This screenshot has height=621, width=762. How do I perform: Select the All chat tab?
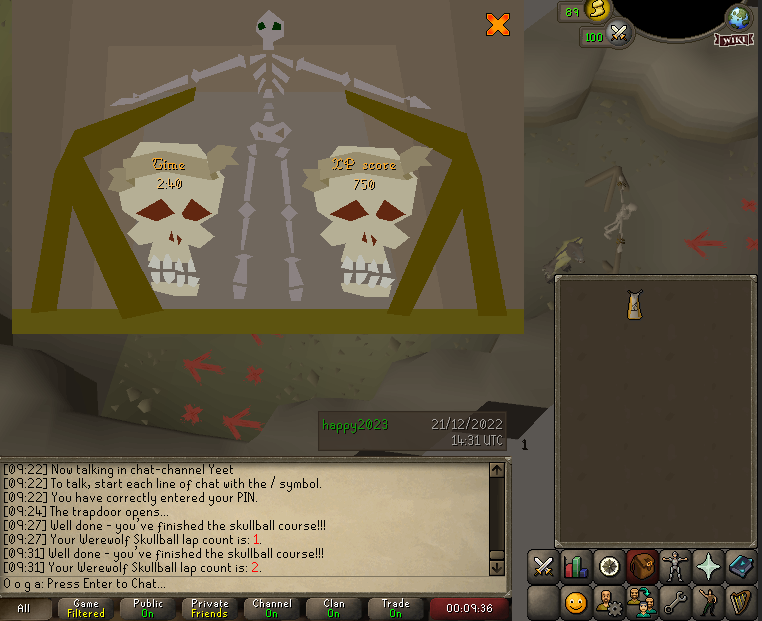coord(24,608)
